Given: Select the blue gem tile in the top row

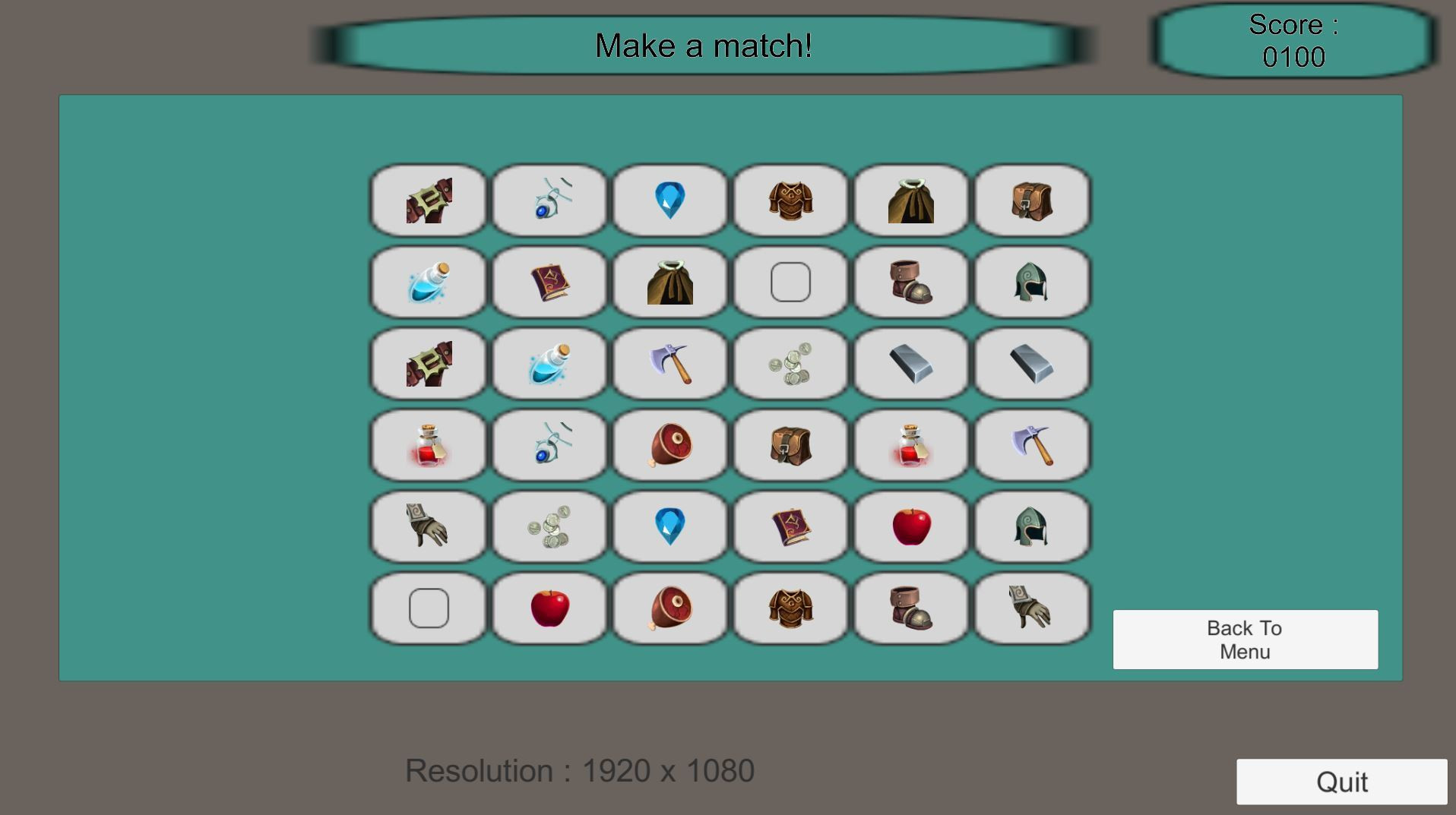Looking at the screenshot, I should [669, 200].
